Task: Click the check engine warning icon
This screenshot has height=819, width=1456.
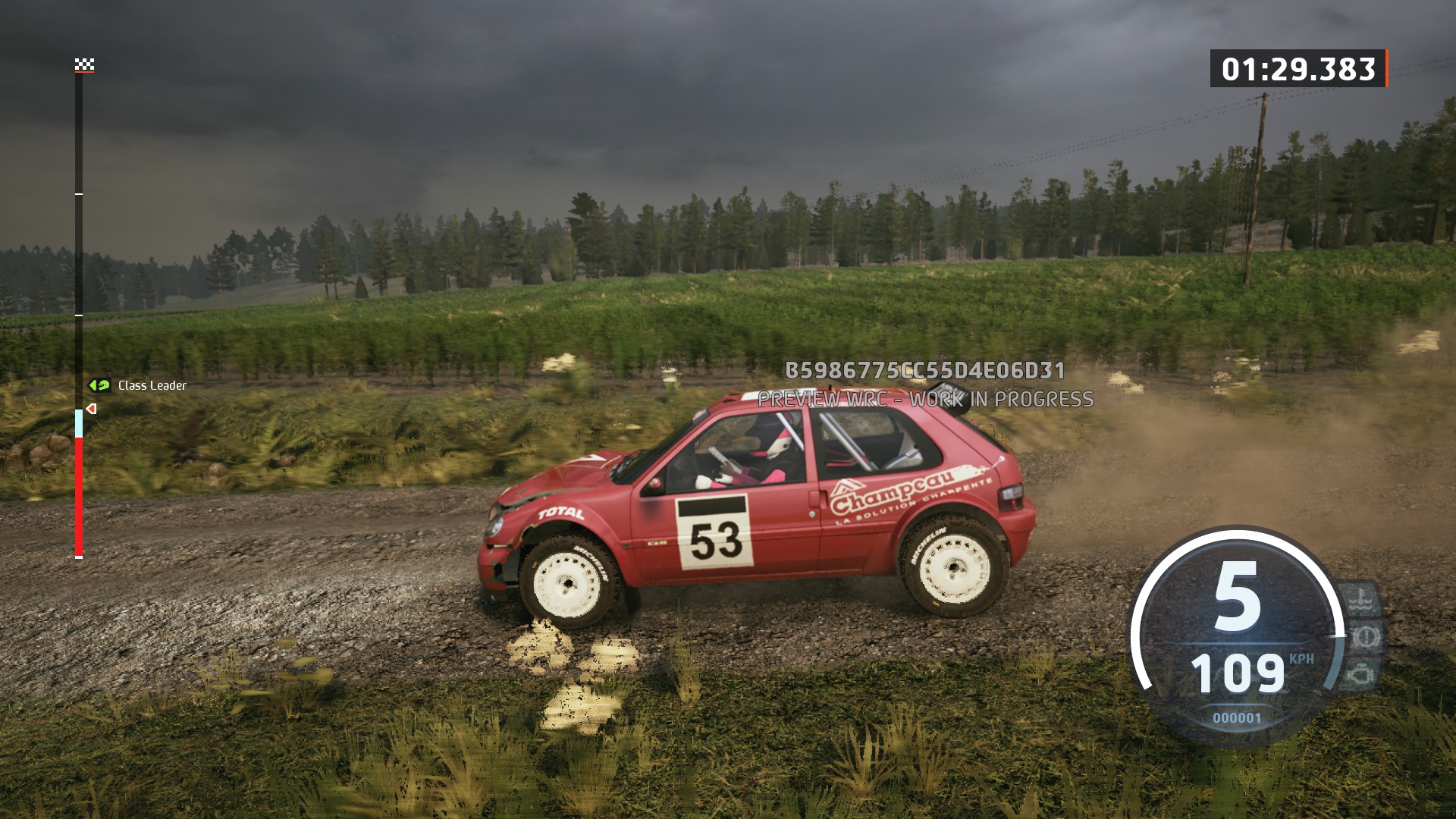Action: tap(1361, 673)
